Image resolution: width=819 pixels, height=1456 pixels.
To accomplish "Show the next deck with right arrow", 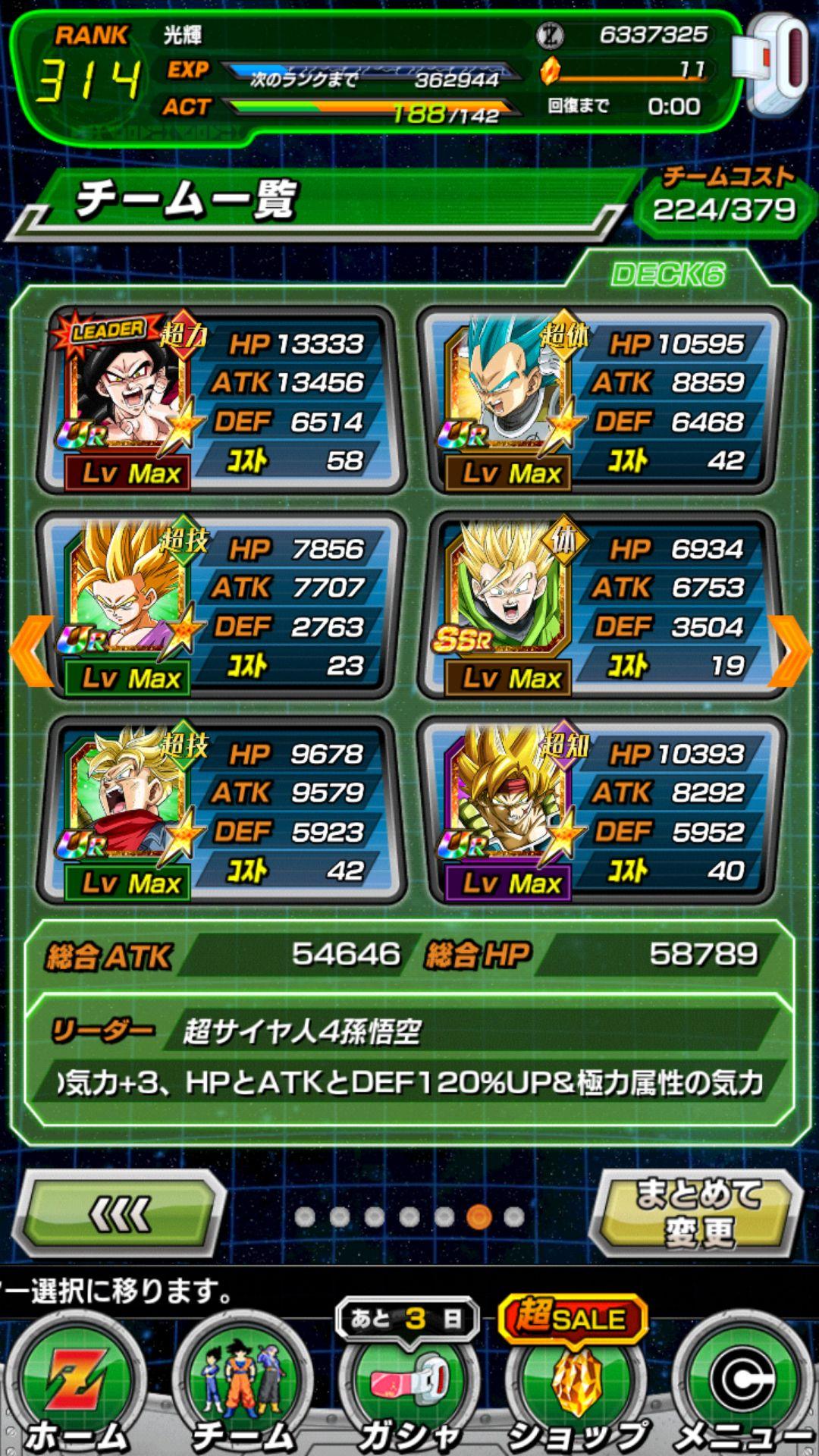I will pos(791,651).
